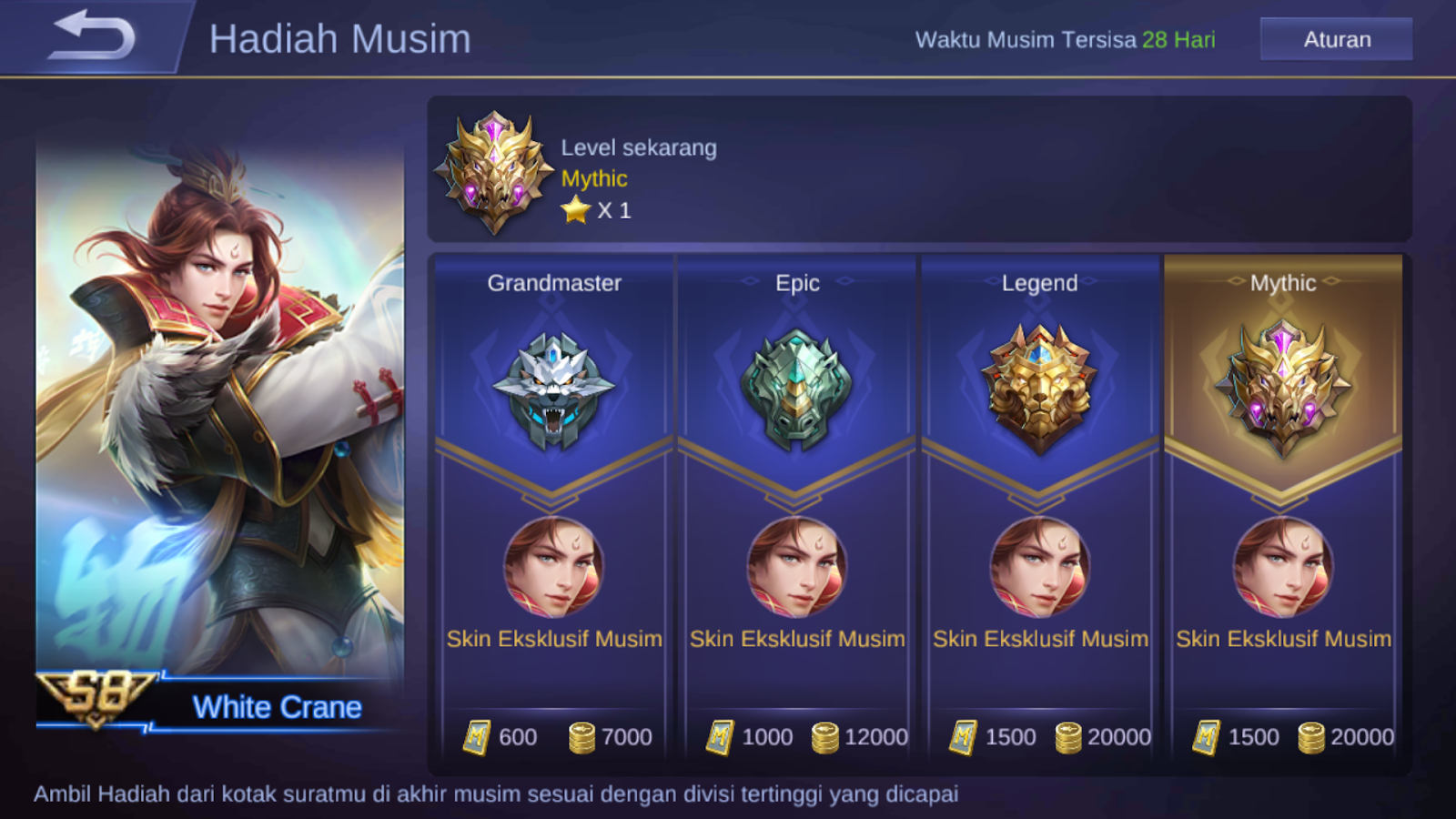This screenshot has height=819, width=1456.
Task: Select the highlighted Mythic reward column tab
Action: point(1283,283)
